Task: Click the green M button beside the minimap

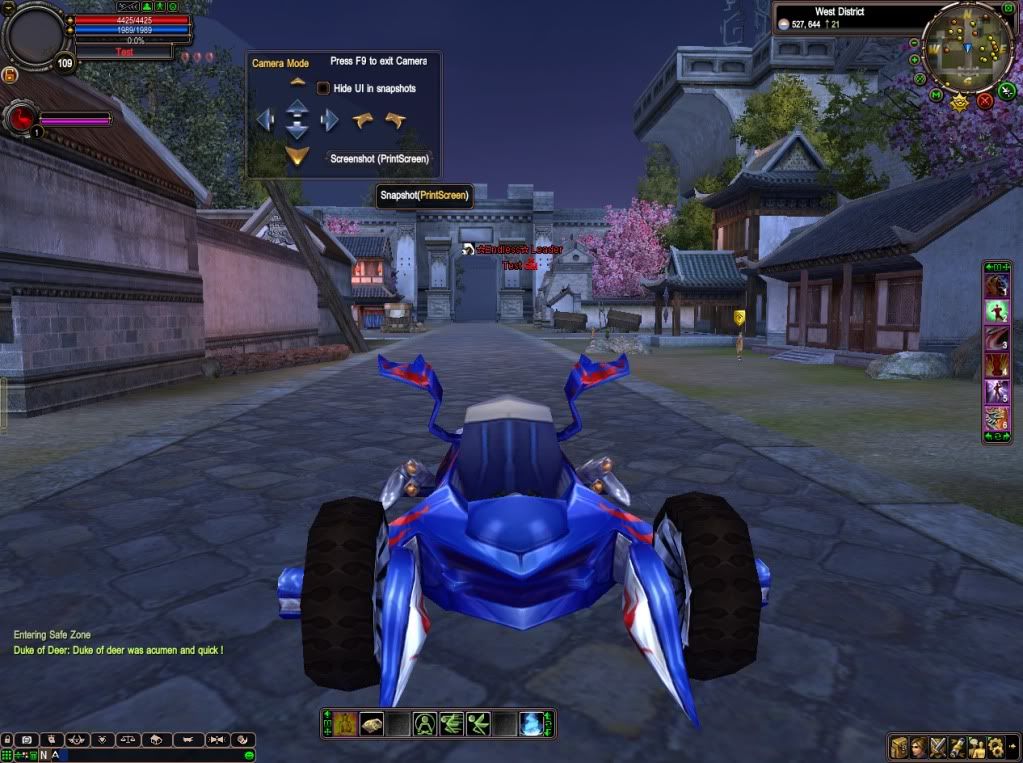Action: [x=936, y=95]
